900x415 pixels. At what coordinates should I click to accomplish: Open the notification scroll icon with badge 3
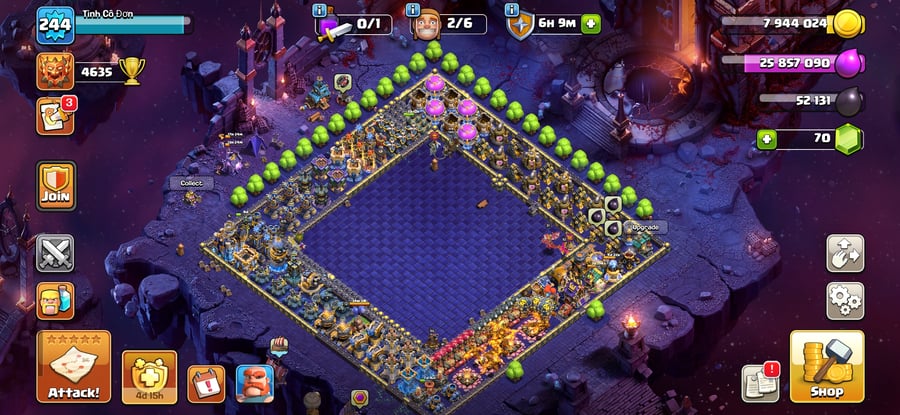[55, 115]
